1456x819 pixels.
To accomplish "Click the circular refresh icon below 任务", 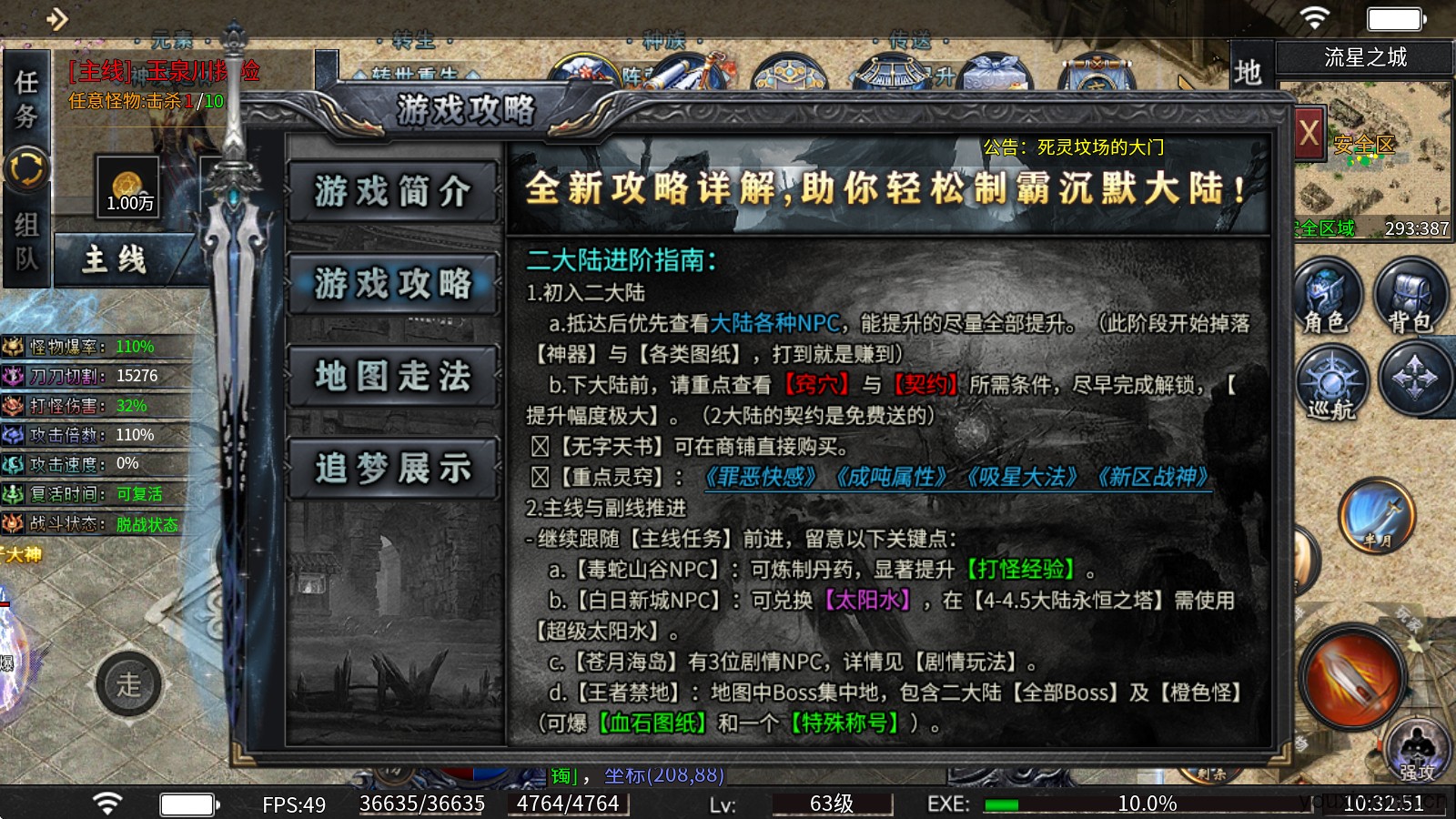I will [x=26, y=167].
